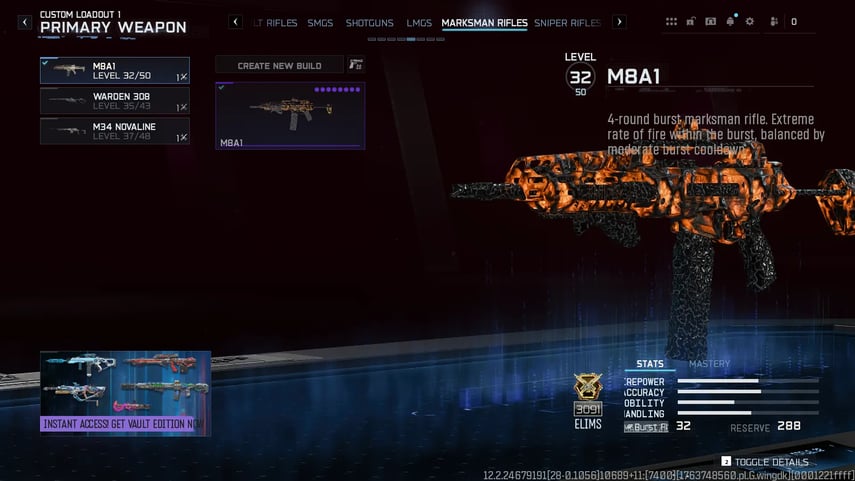Switch to the SMGs category
Viewport: 855px width, 481px height.
320,22
